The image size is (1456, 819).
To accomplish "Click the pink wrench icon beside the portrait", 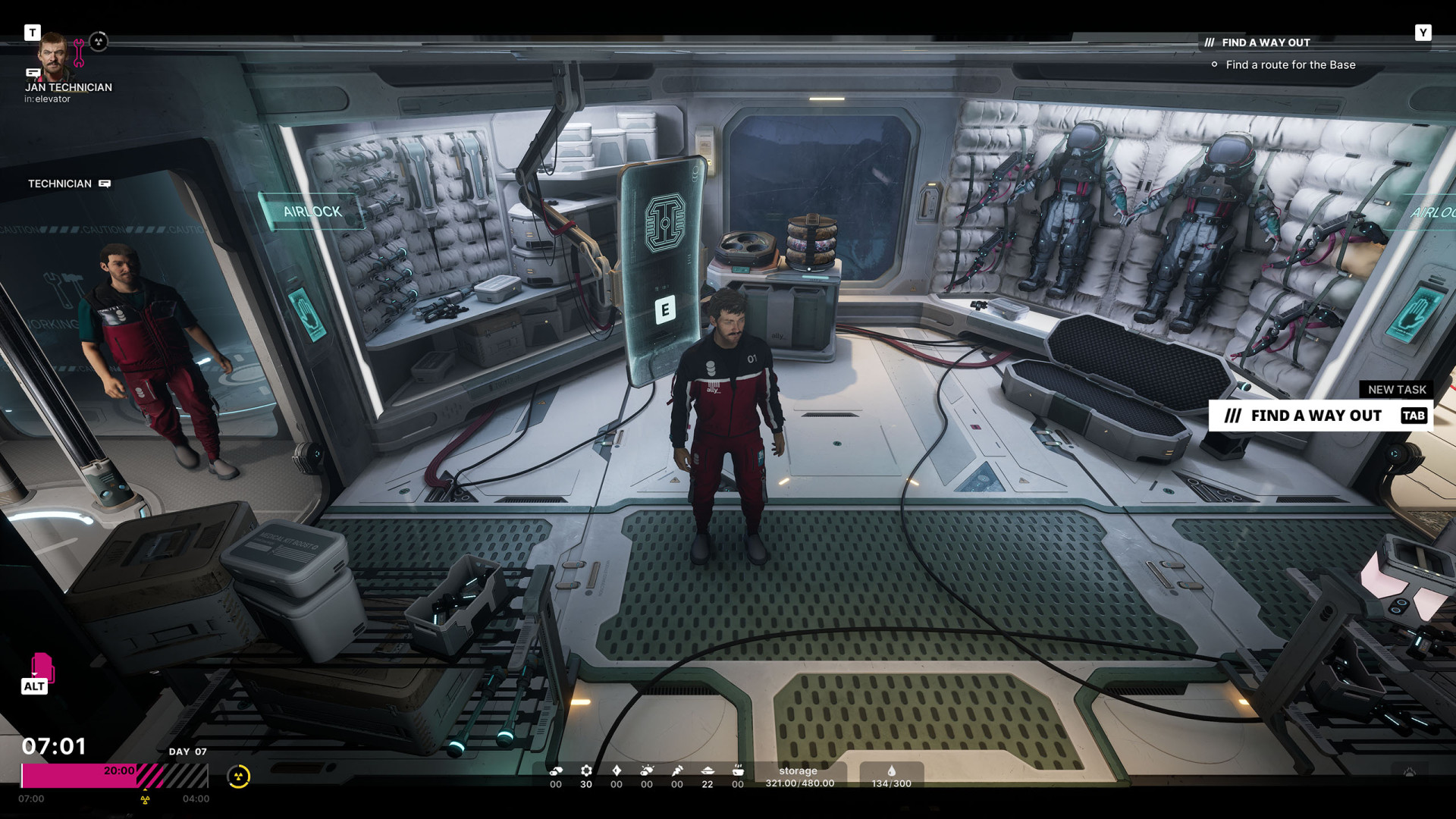I will (79, 53).
